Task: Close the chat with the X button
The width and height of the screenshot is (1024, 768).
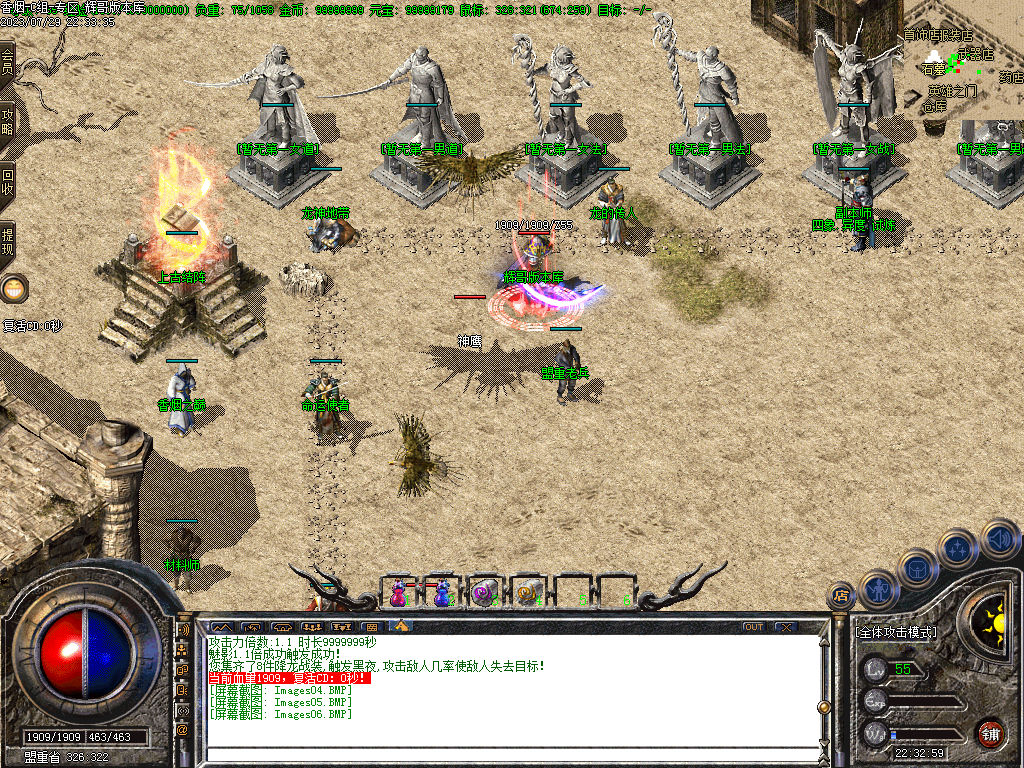Action: point(786,627)
